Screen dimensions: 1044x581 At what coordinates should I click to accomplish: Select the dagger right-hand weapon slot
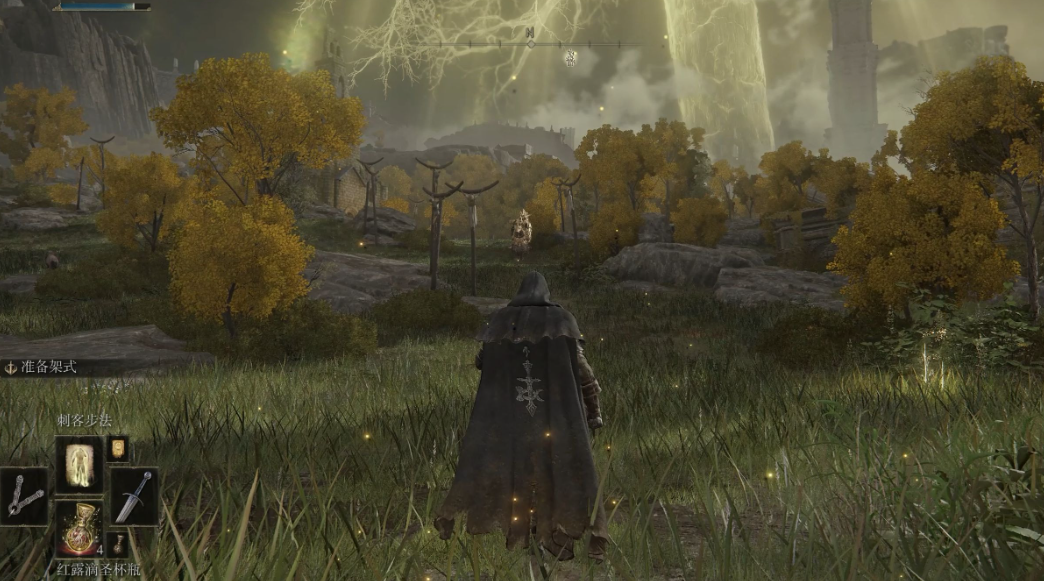tap(133, 496)
